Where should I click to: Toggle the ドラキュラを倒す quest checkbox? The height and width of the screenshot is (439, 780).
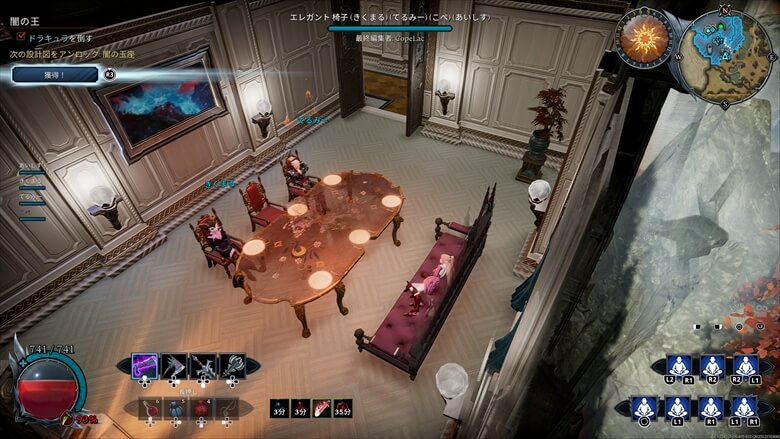pyautogui.click(x=21, y=36)
